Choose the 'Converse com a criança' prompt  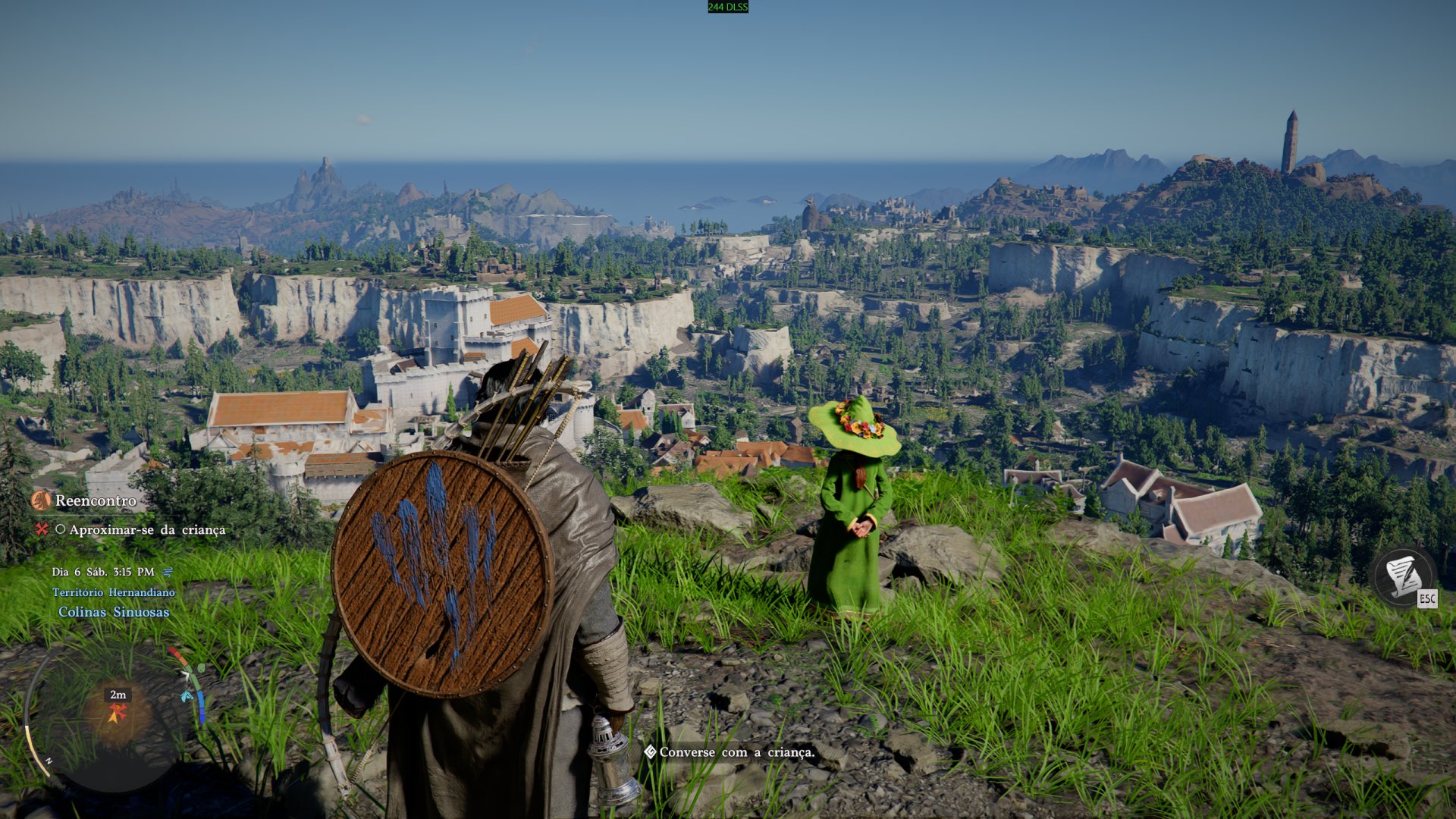[736, 752]
